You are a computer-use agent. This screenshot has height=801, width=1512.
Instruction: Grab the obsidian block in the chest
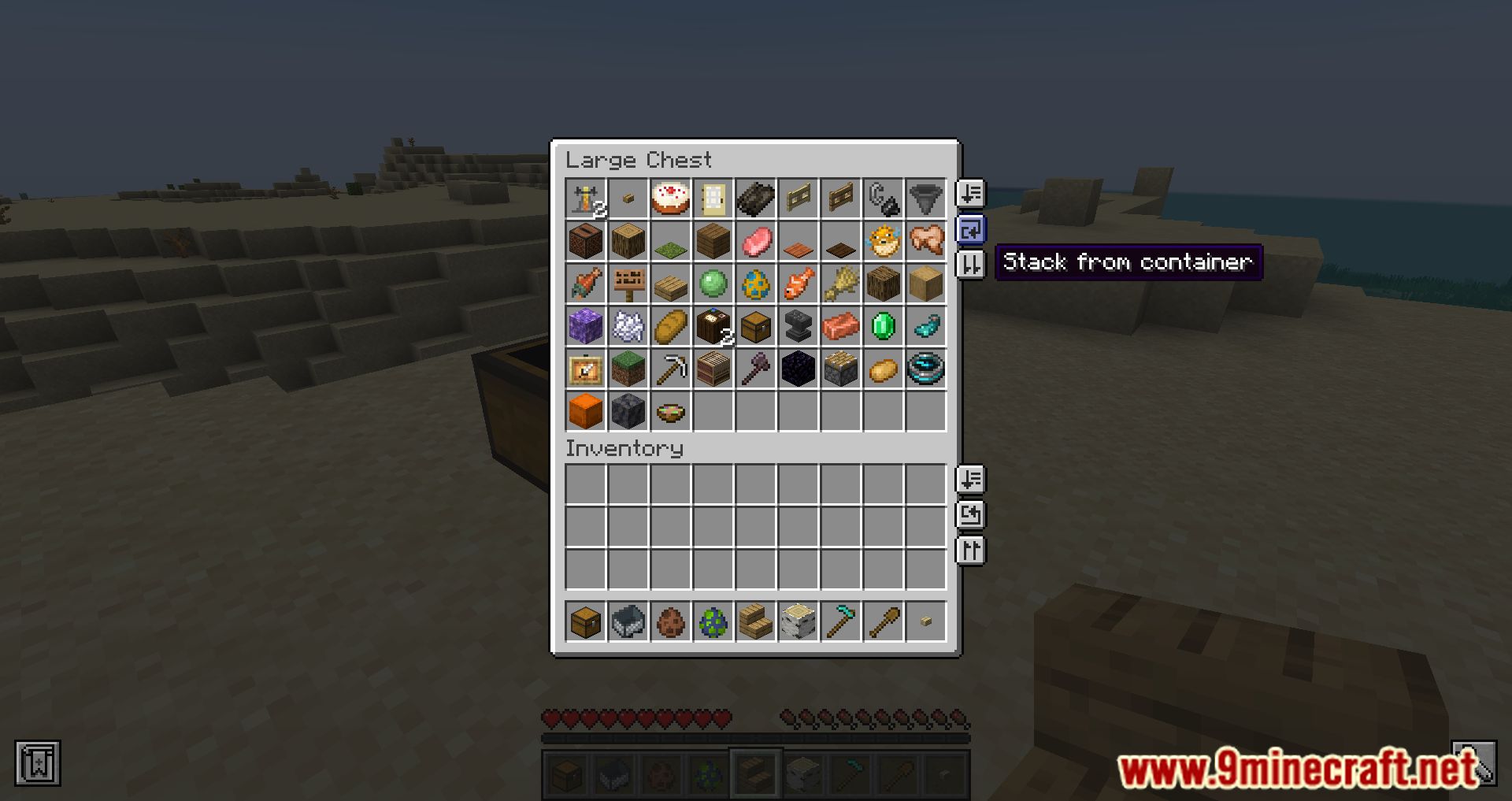coord(798,369)
